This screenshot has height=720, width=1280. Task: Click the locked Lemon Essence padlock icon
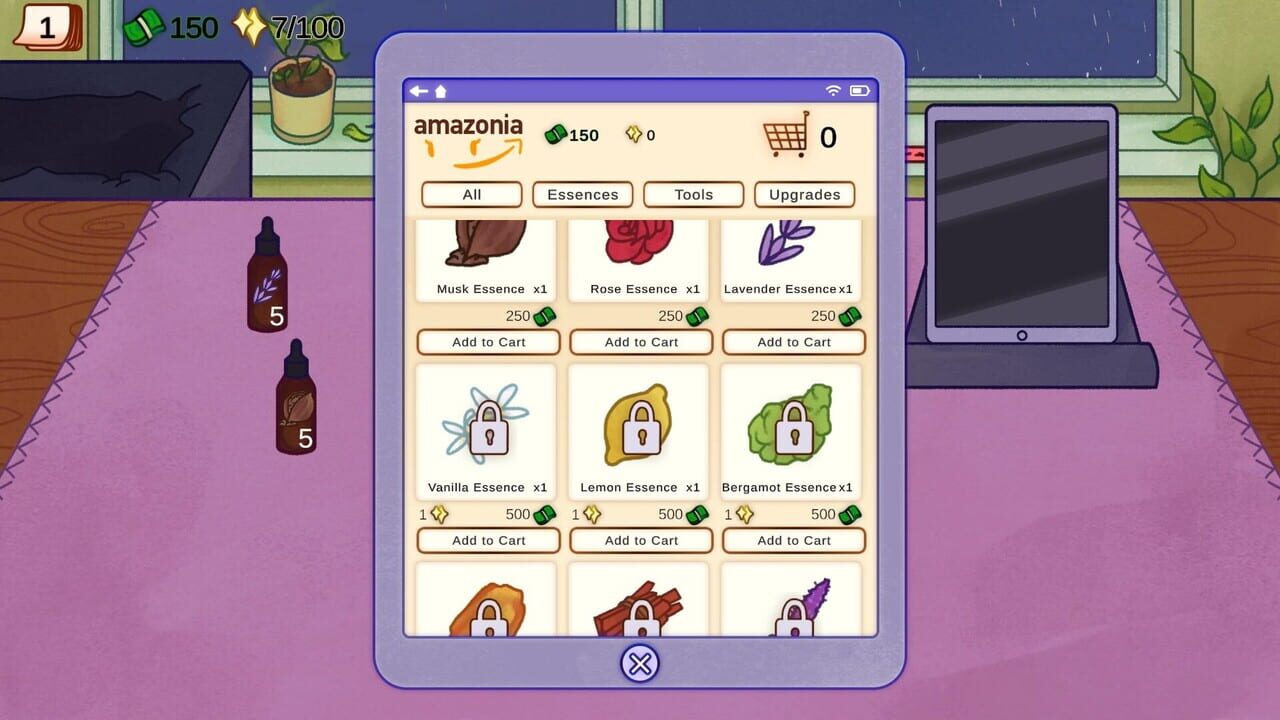[x=640, y=430]
